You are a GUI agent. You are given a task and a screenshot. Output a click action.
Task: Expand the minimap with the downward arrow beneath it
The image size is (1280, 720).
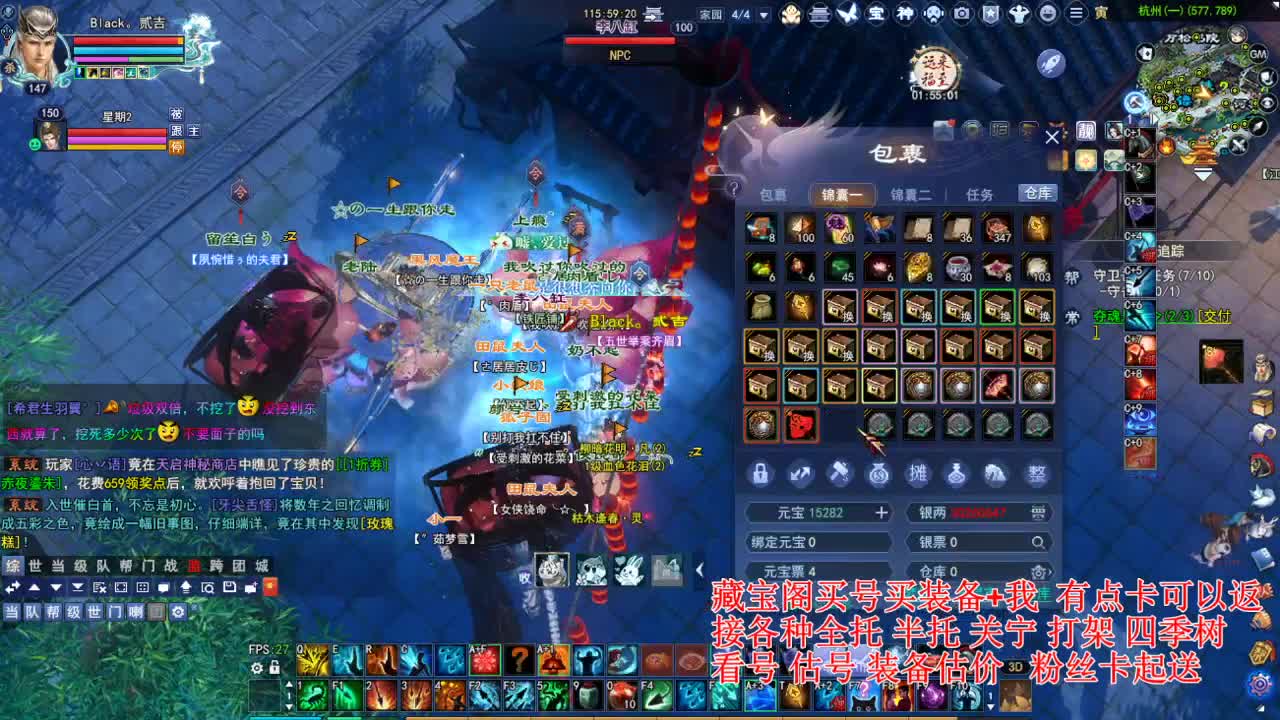(x=1200, y=173)
